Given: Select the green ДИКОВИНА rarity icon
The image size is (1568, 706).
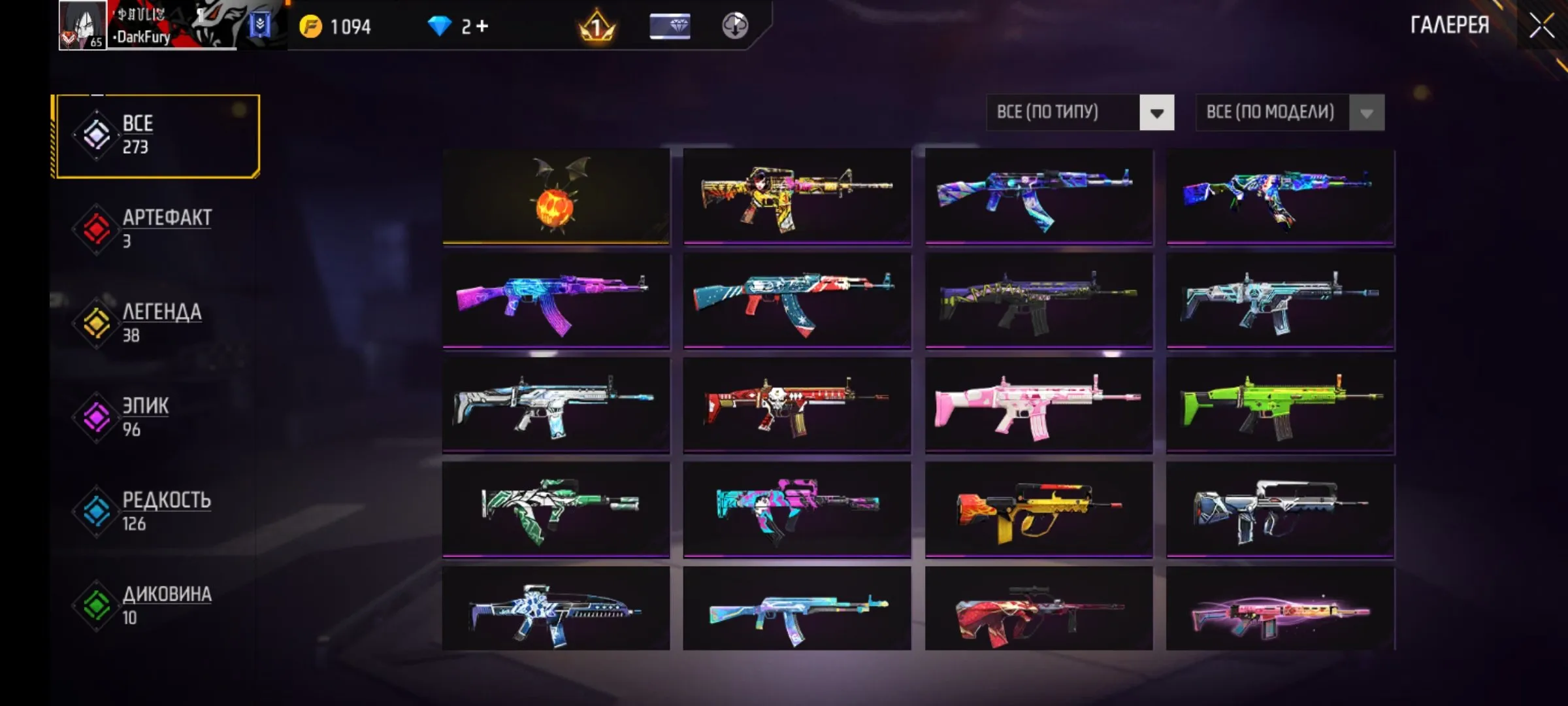Looking at the screenshot, I should pyautogui.click(x=96, y=603).
